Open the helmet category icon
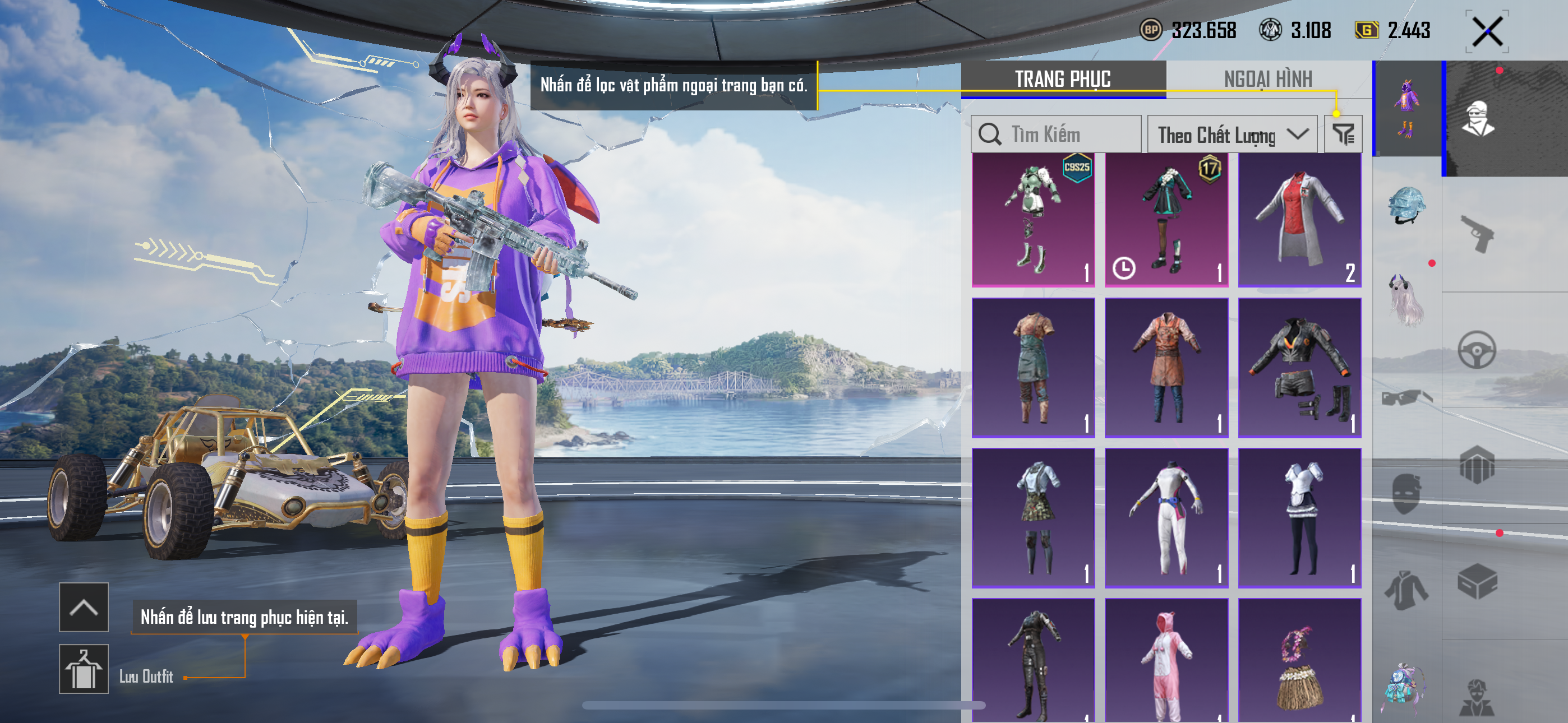This screenshot has width=1568, height=723. tap(1406, 206)
